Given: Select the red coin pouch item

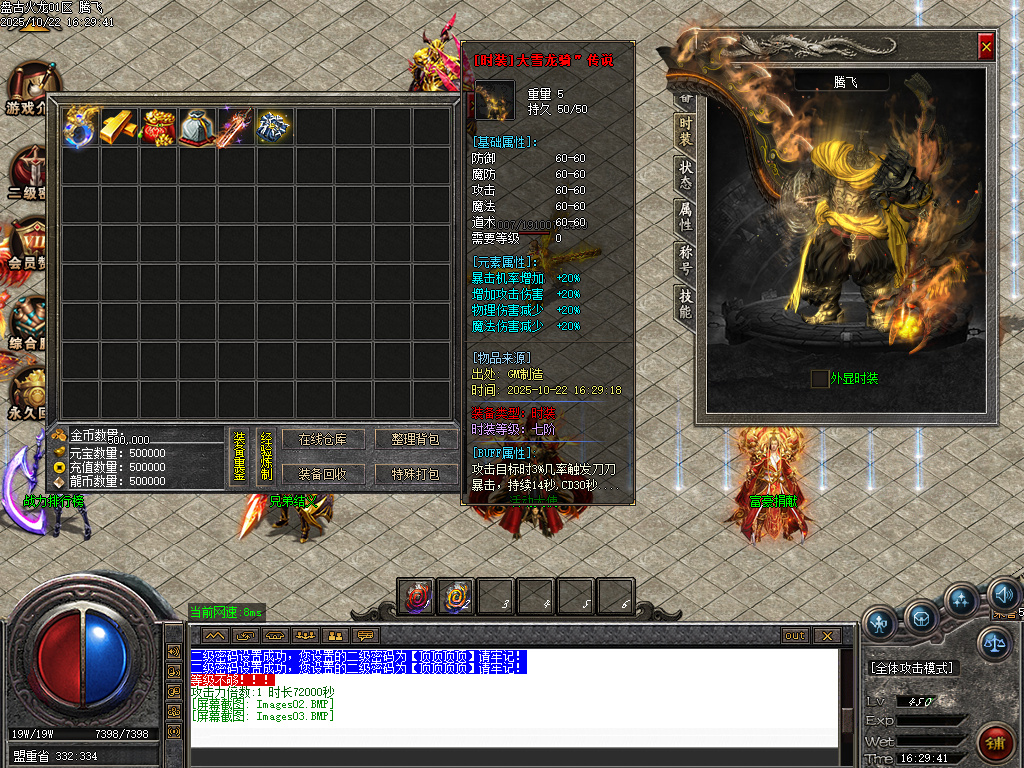Looking at the screenshot, I should 158,127.
